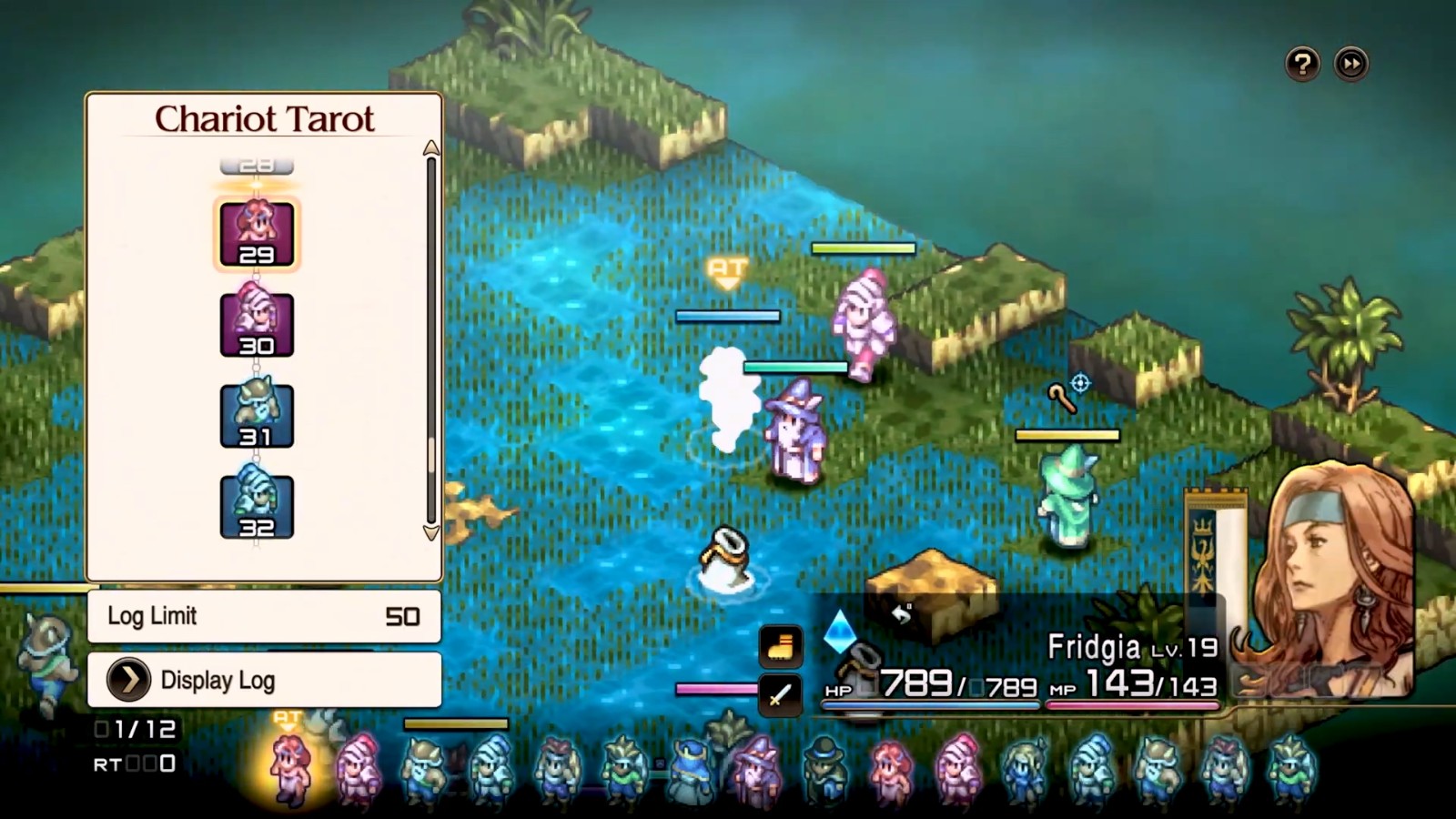Open the Display Log option
Image resolution: width=1456 pixels, height=819 pixels.
pos(264,680)
